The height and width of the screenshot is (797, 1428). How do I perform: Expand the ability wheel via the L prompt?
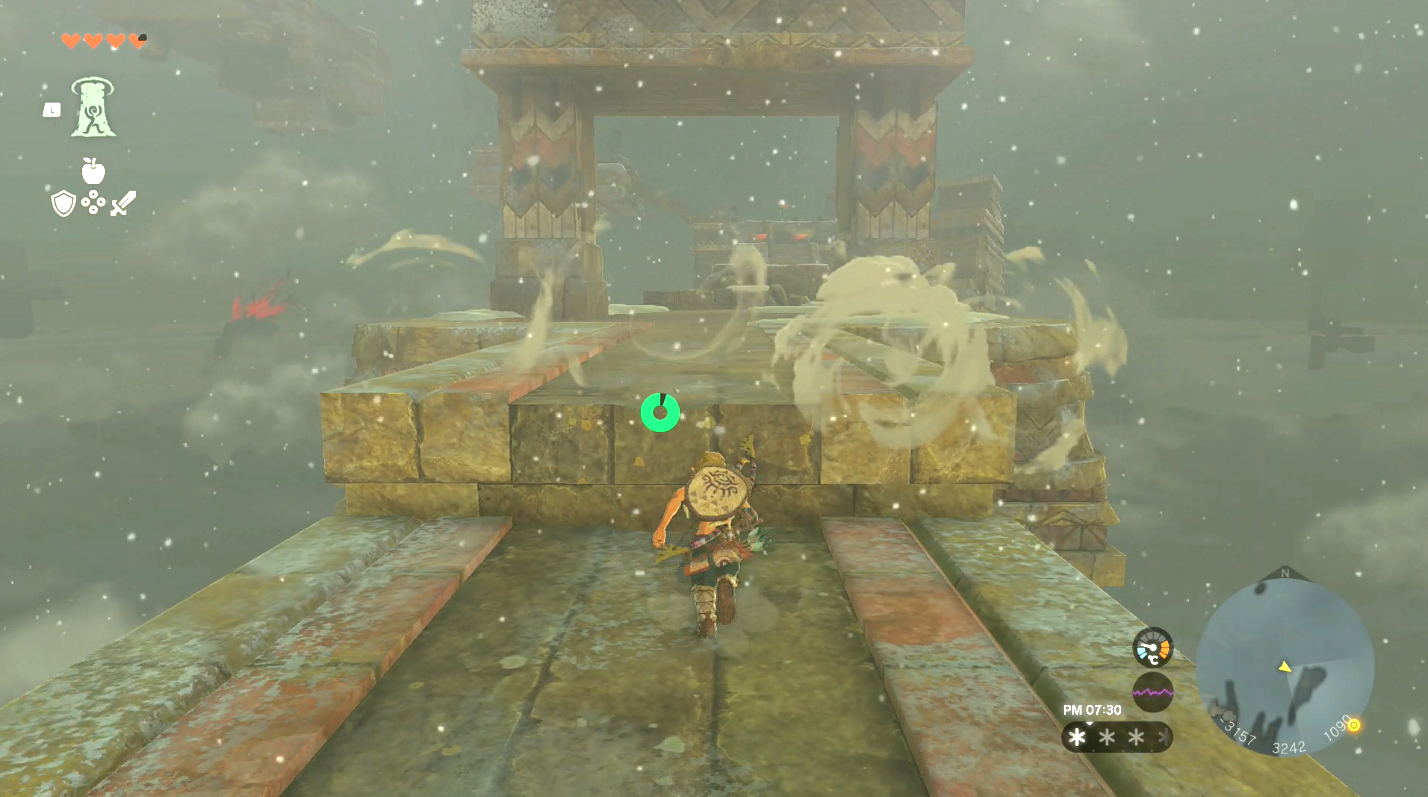pos(52,111)
